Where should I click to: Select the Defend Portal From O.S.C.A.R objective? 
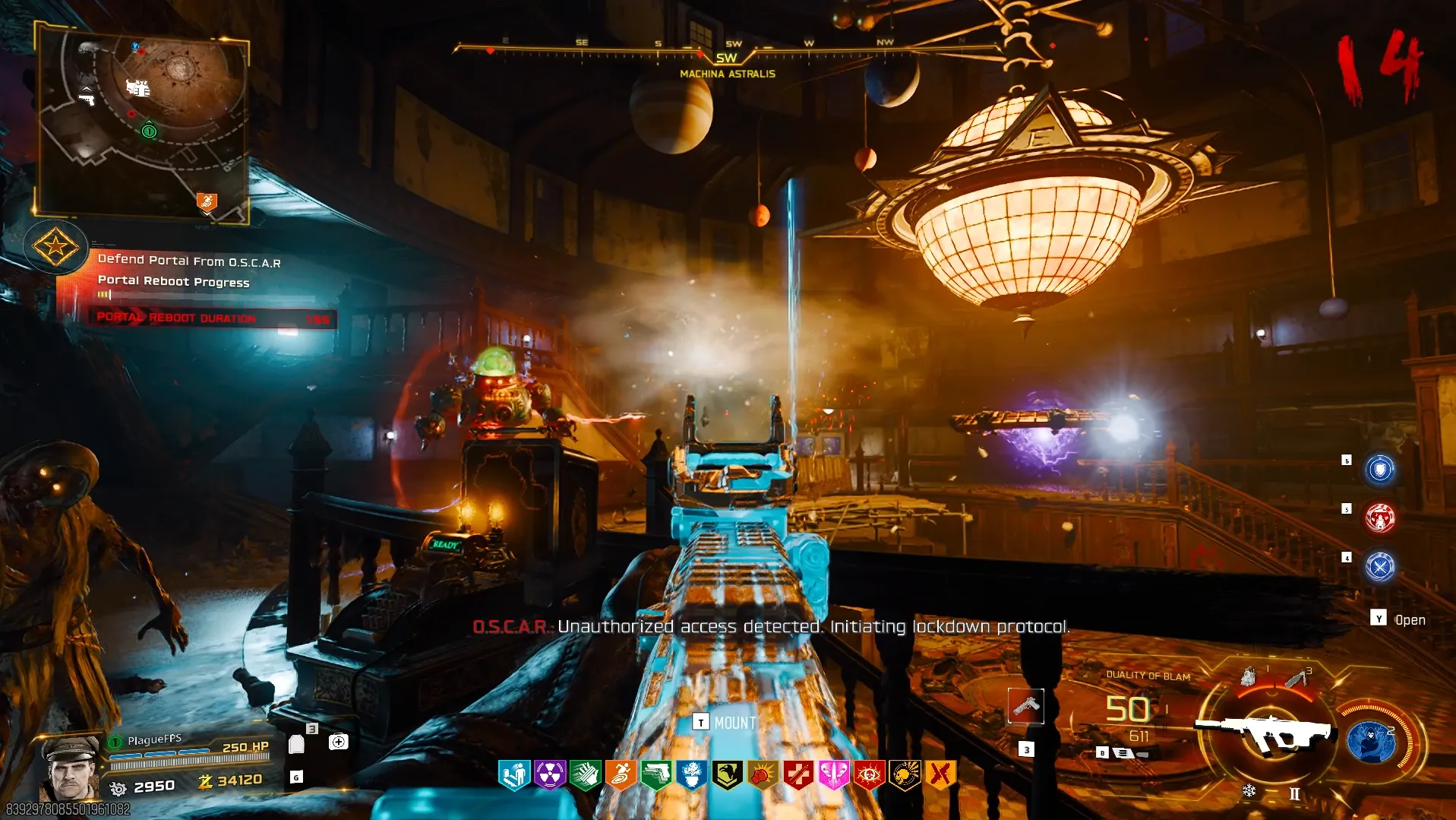click(189, 261)
